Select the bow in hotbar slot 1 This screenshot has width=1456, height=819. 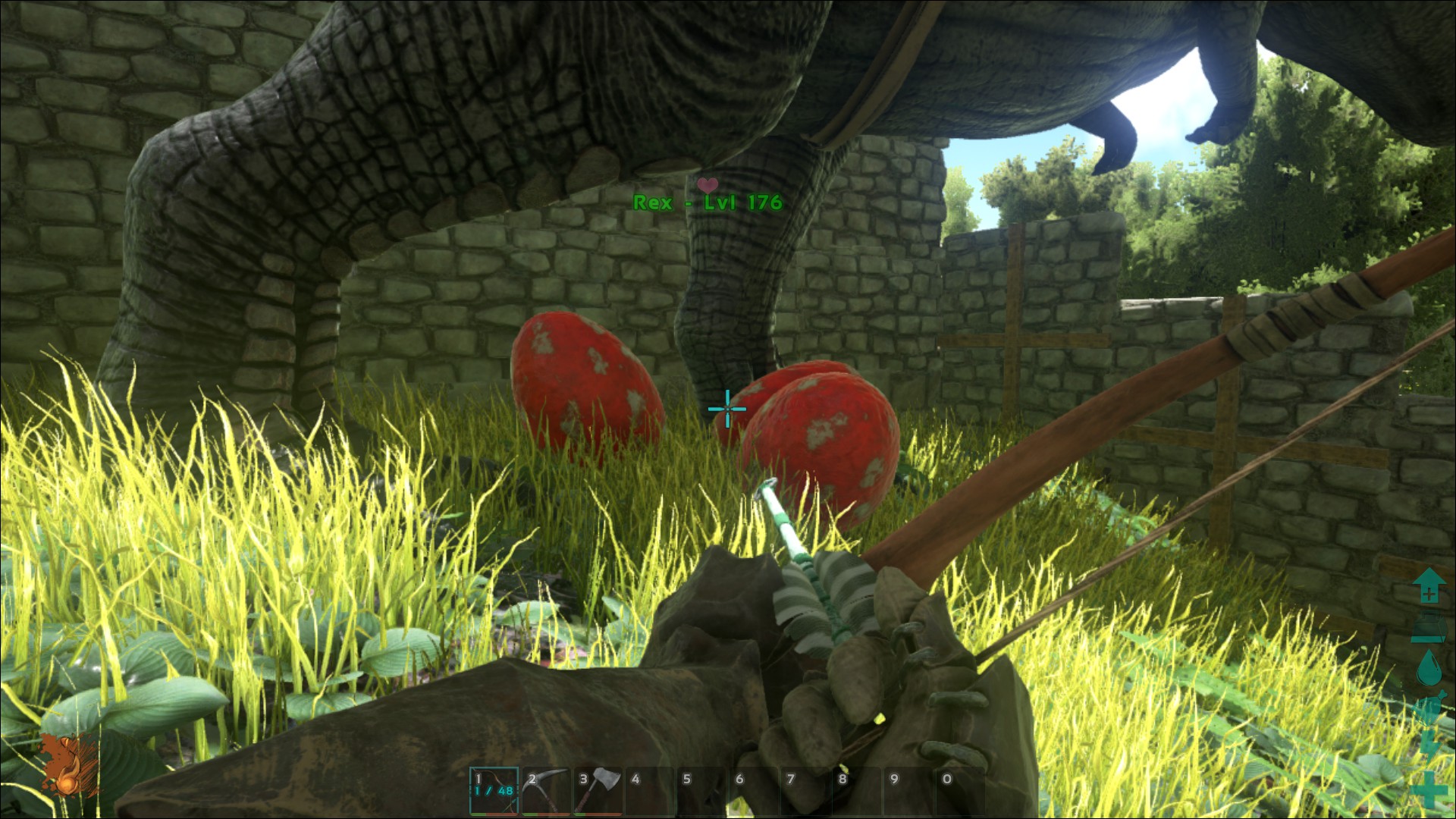[x=494, y=790]
